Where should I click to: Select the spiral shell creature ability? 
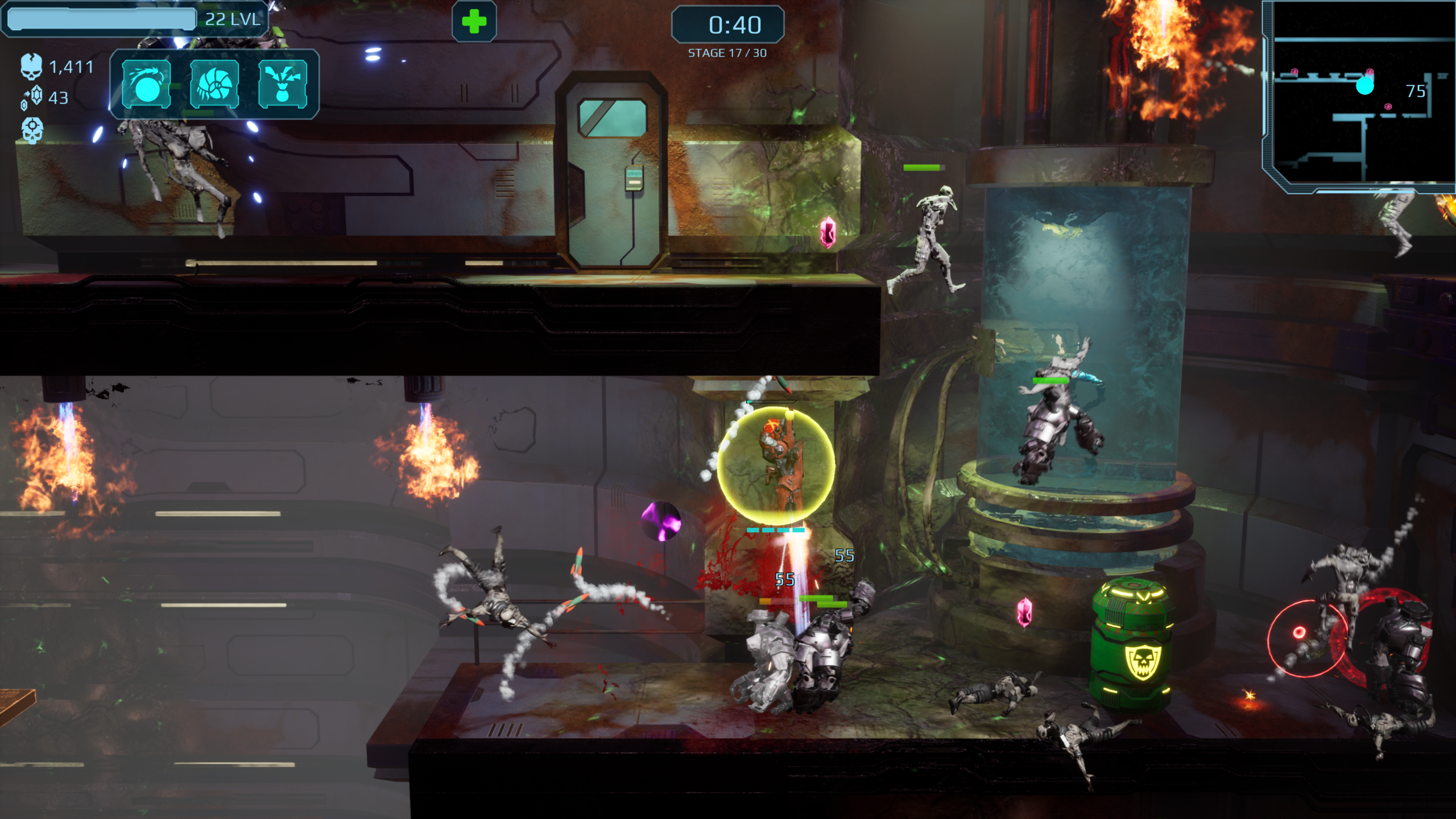pyautogui.click(x=214, y=84)
